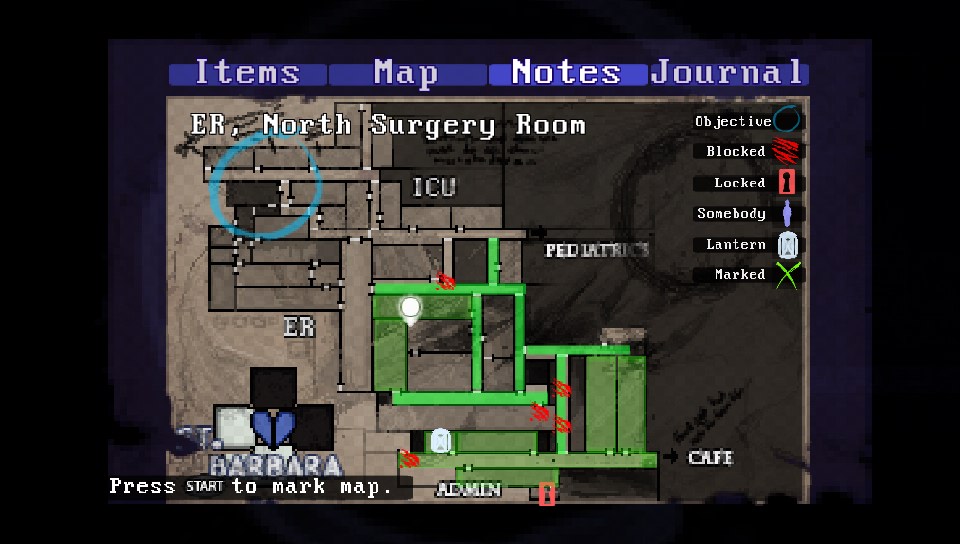
Task: Click the Somebody legend entry
Action: (x=745, y=214)
